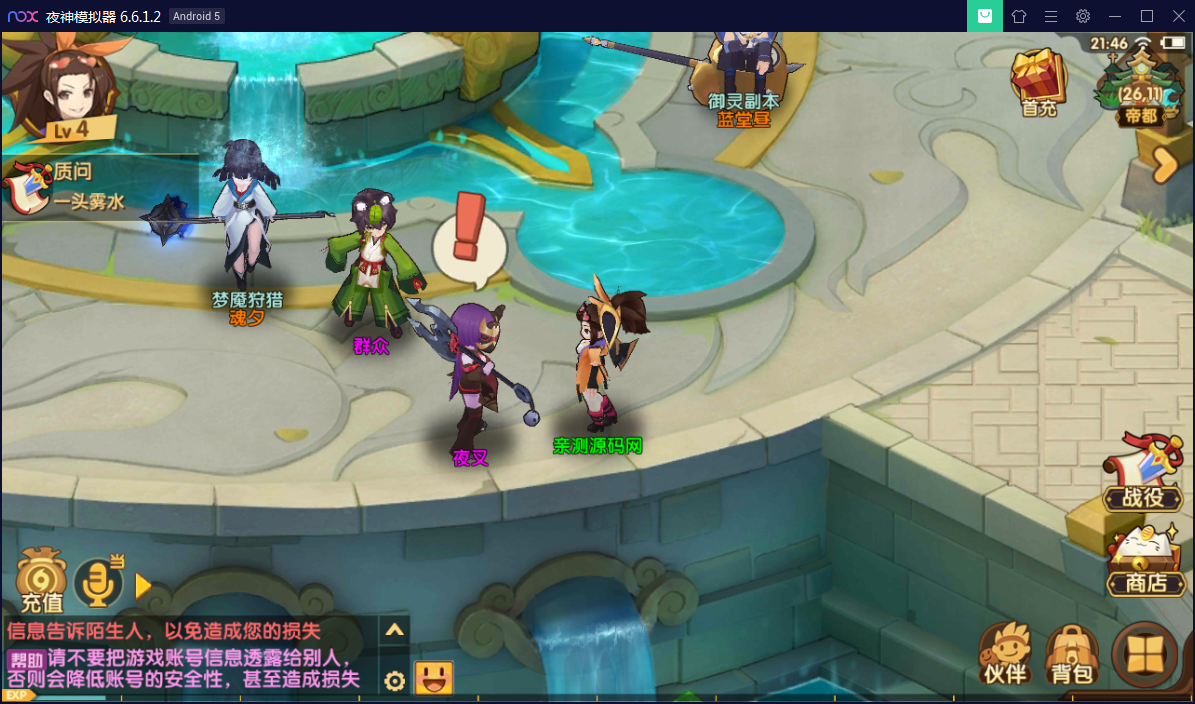
Task: Open the smiley emoji picker
Action: [x=434, y=679]
